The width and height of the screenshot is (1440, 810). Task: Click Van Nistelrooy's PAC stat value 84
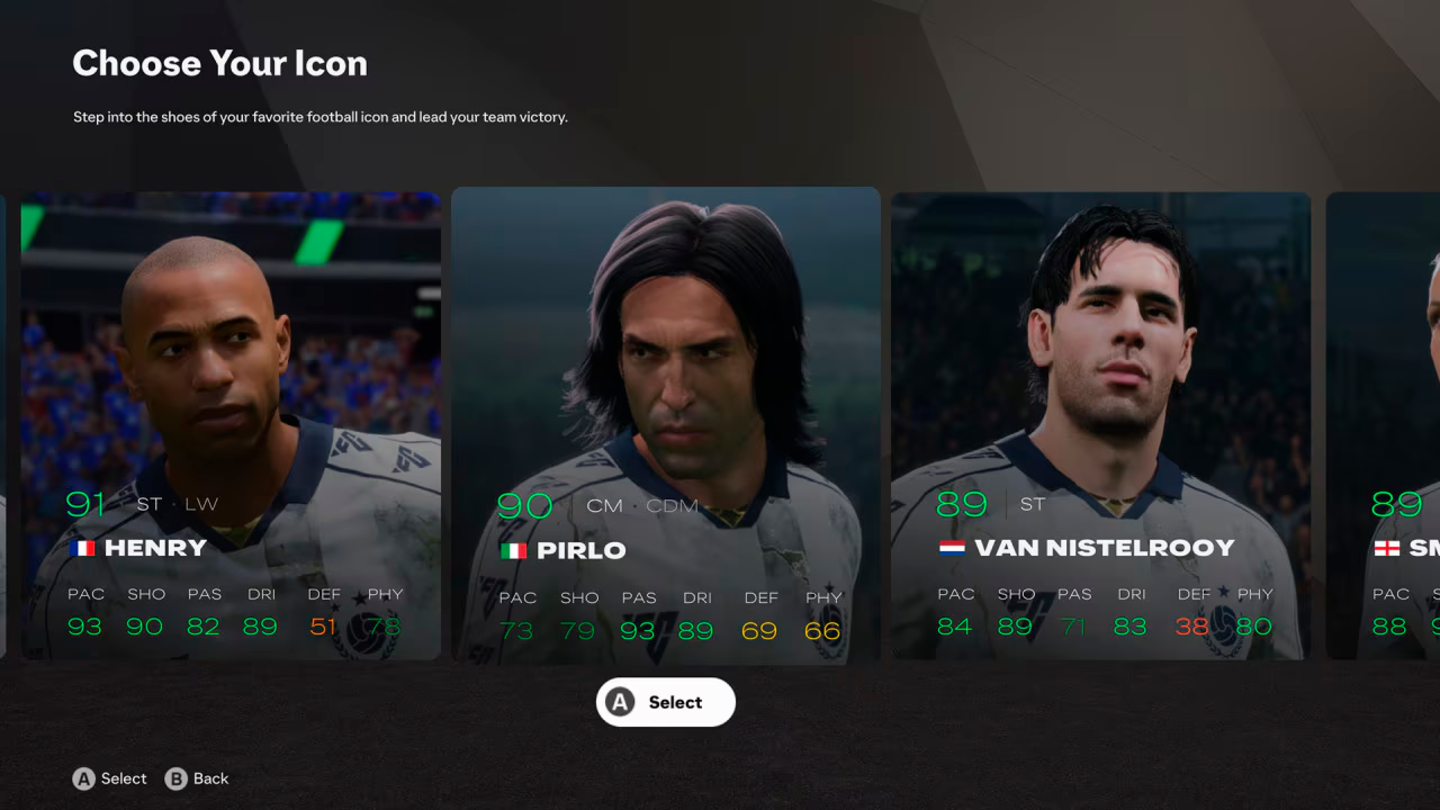pyautogui.click(x=955, y=627)
